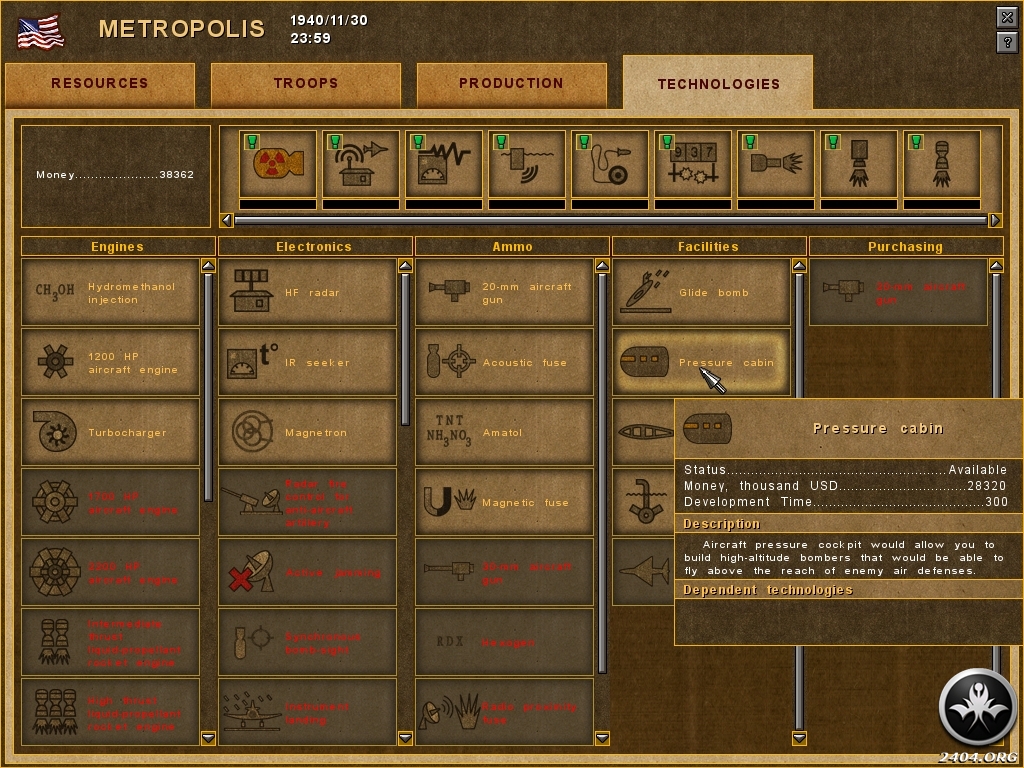1024x768 pixels.
Task: Choose the Magnetron technology
Action: (308, 433)
